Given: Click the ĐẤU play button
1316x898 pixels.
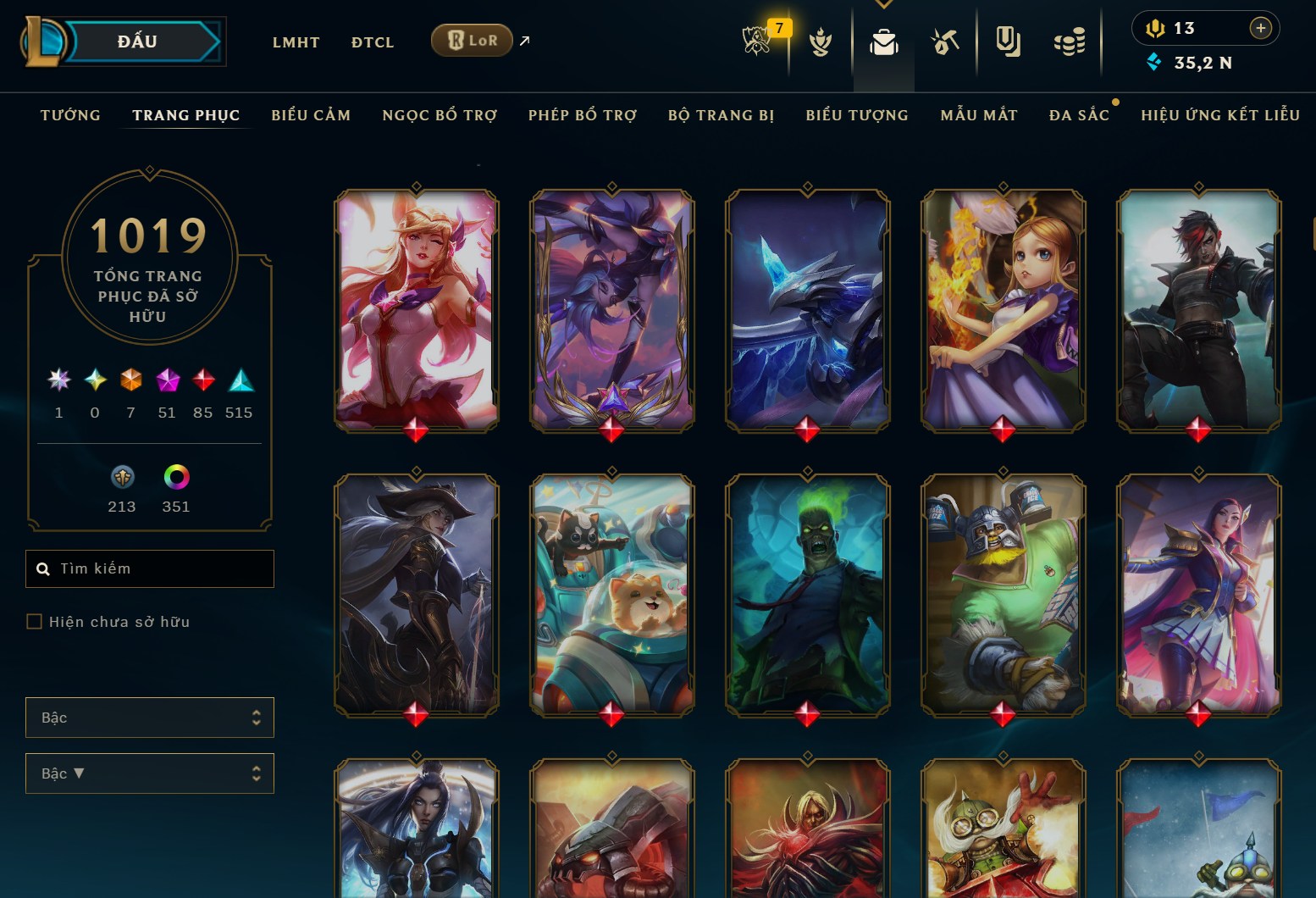Looking at the screenshot, I should (138, 42).
